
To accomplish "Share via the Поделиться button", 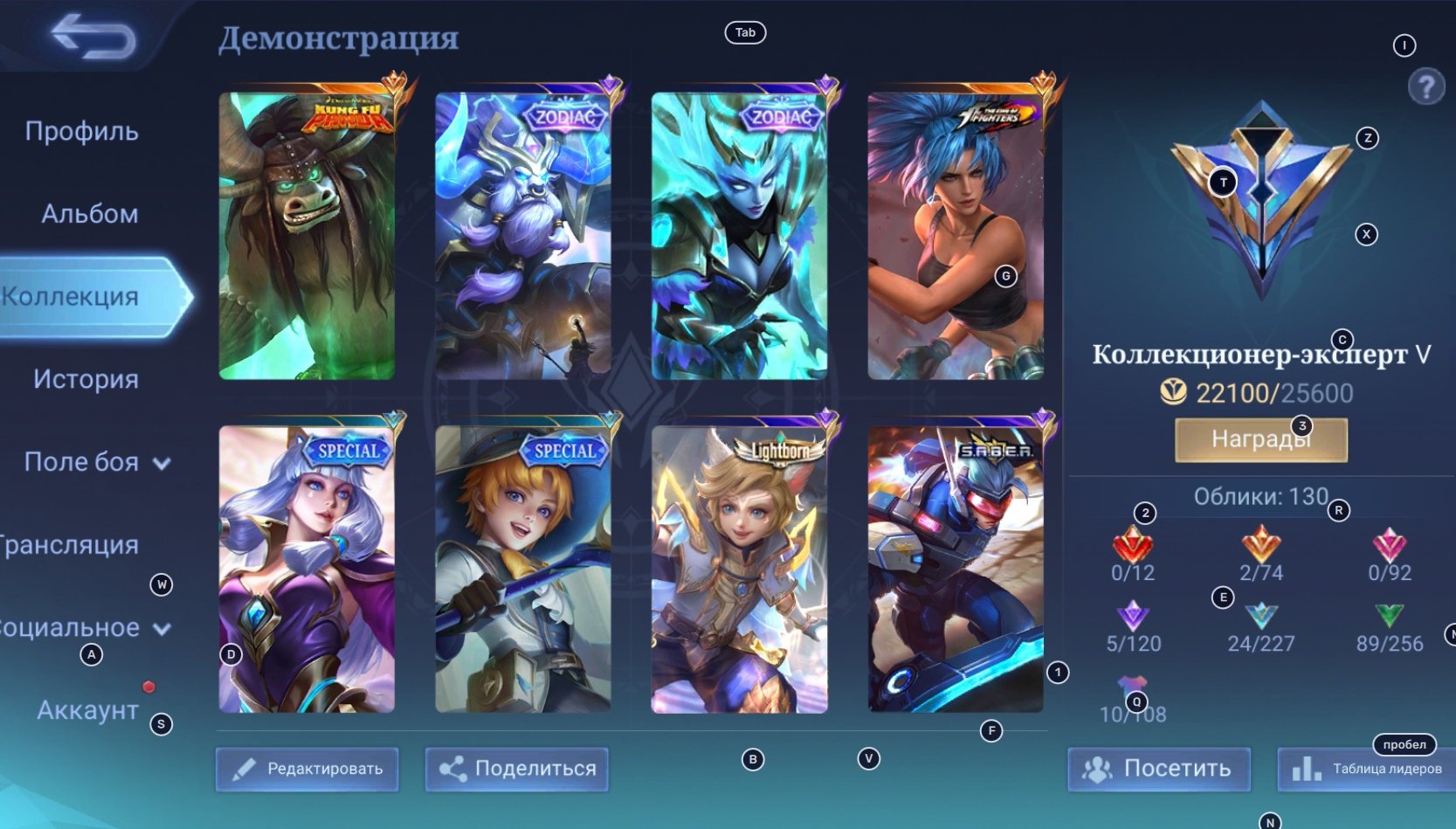I will [517, 769].
